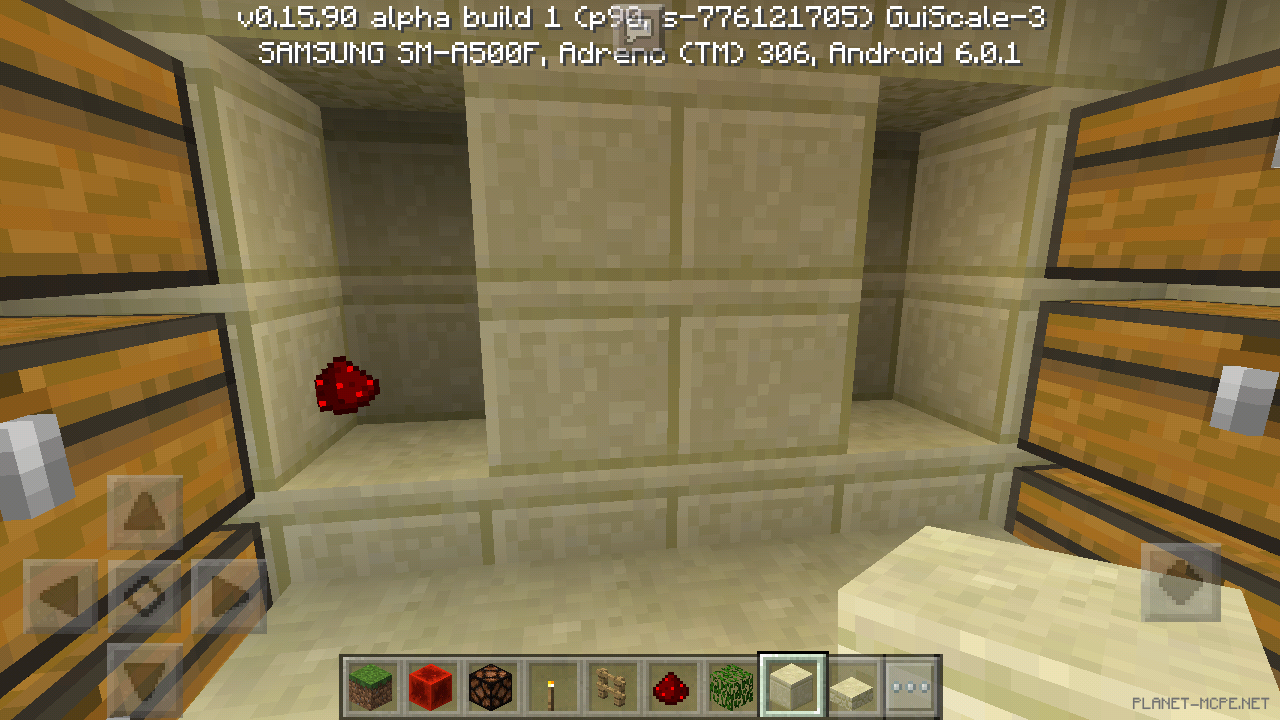Select the grass block in the hotbar
Image resolution: width=1280 pixels, height=720 pixels.
pyautogui.click(x=369, y=685)
